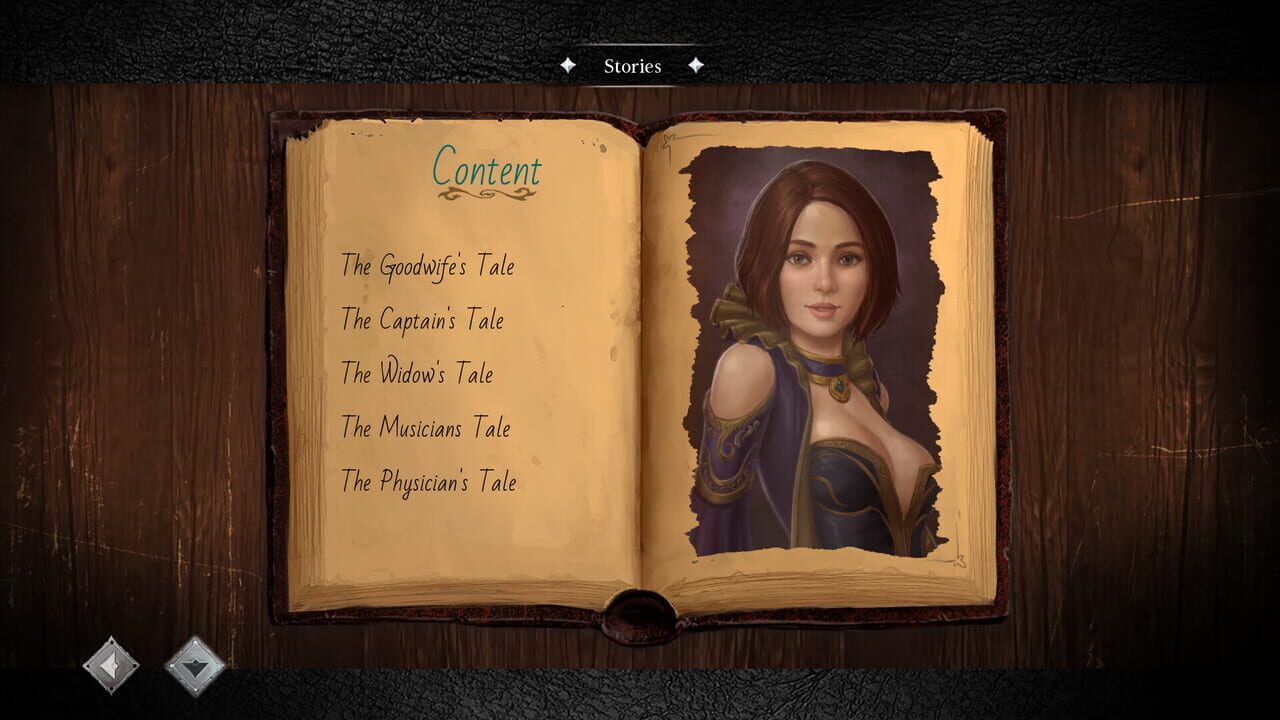Click the Stories header label
This screenshot has width=1280, height=720.
coord(632,66)
